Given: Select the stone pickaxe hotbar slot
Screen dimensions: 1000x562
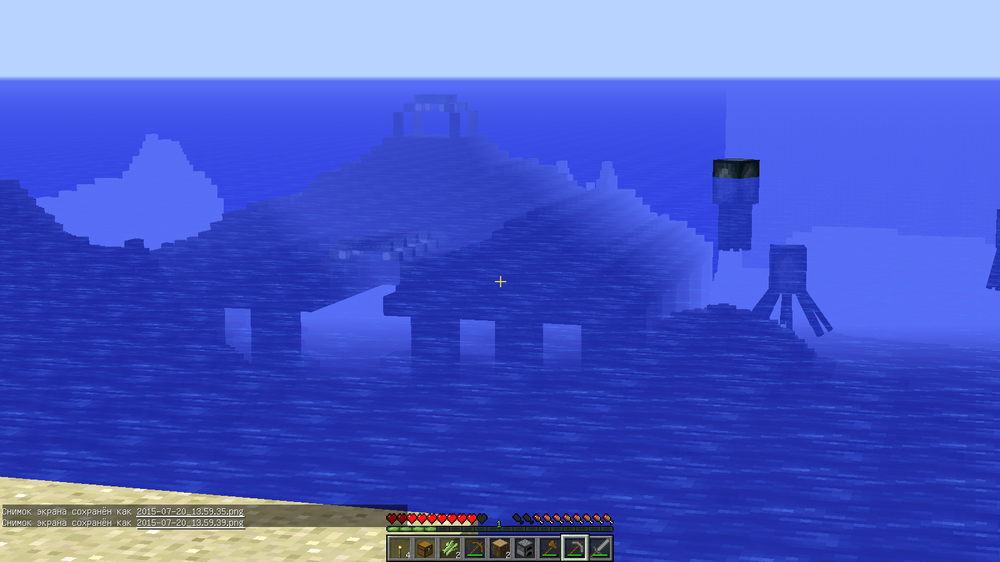Looking at the screenshot, I should [574, 548].
